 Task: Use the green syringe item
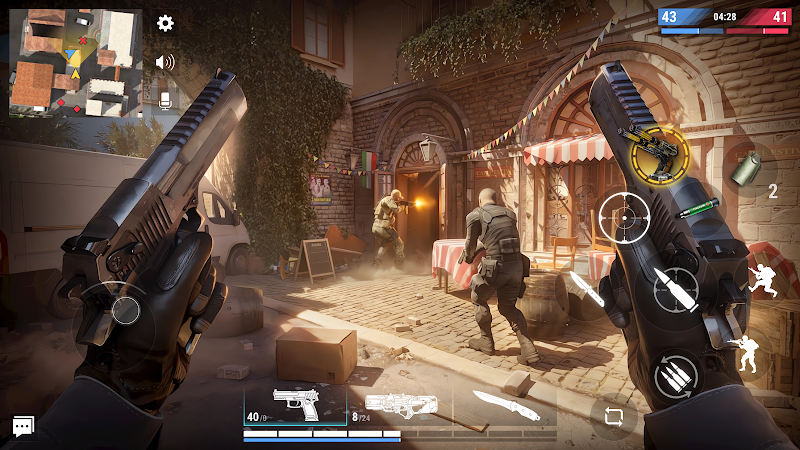point(697,211)
